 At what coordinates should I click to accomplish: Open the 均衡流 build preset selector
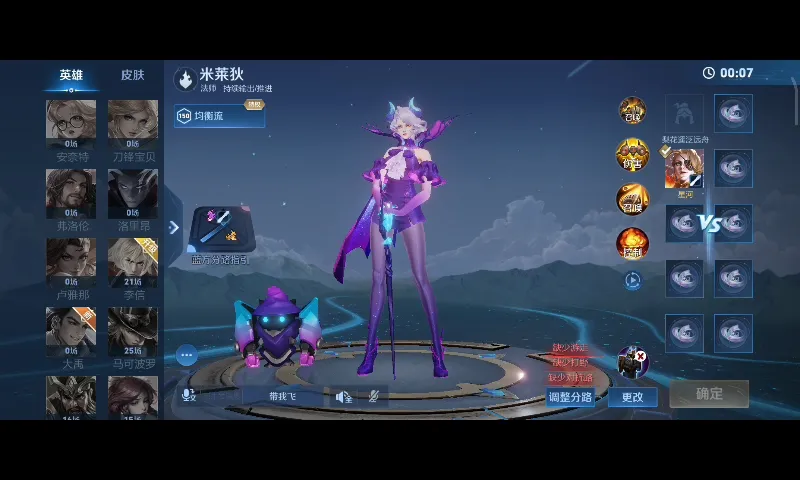(220, 116)
